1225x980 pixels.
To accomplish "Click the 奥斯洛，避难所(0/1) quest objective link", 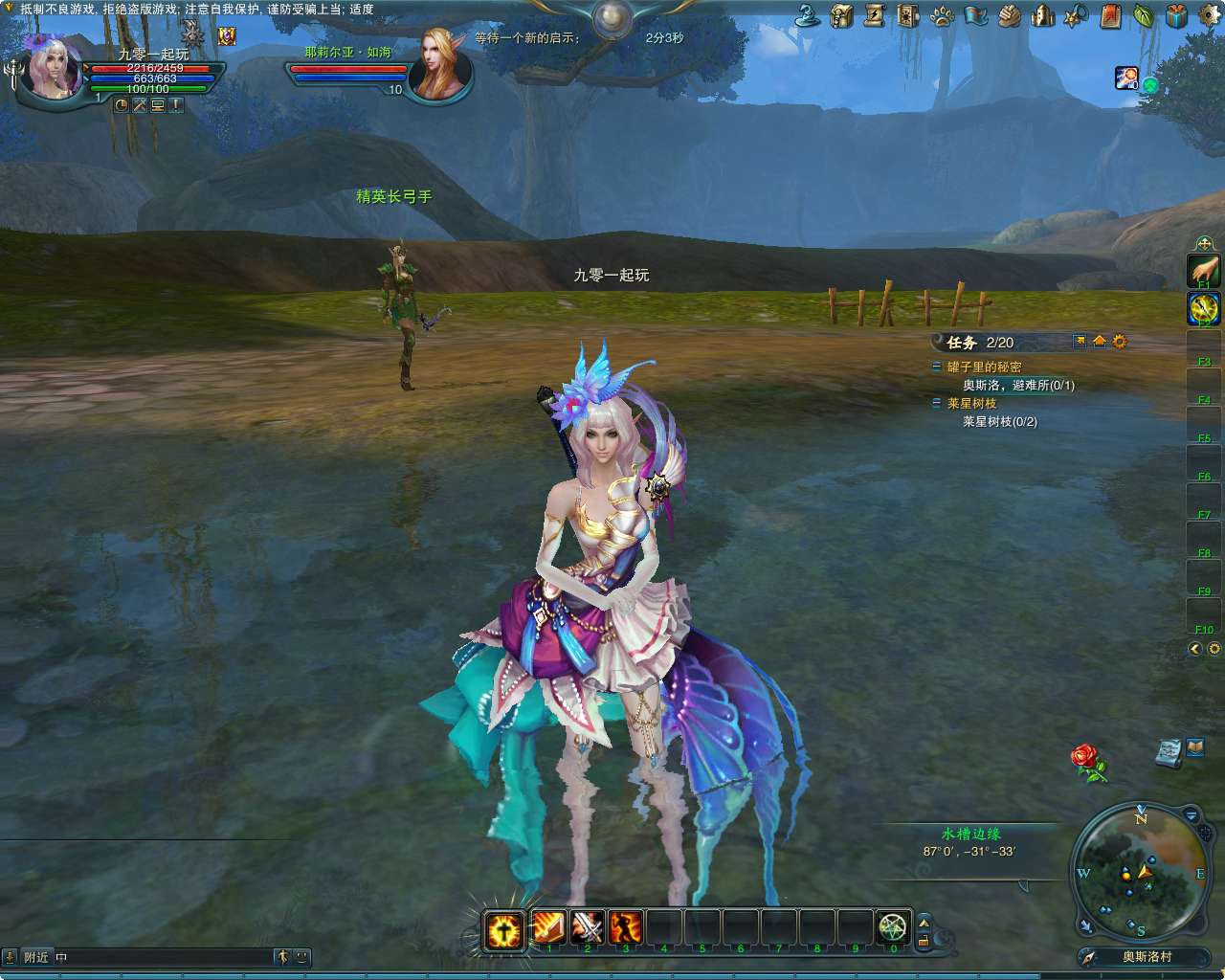I will tap(1019, 385).
